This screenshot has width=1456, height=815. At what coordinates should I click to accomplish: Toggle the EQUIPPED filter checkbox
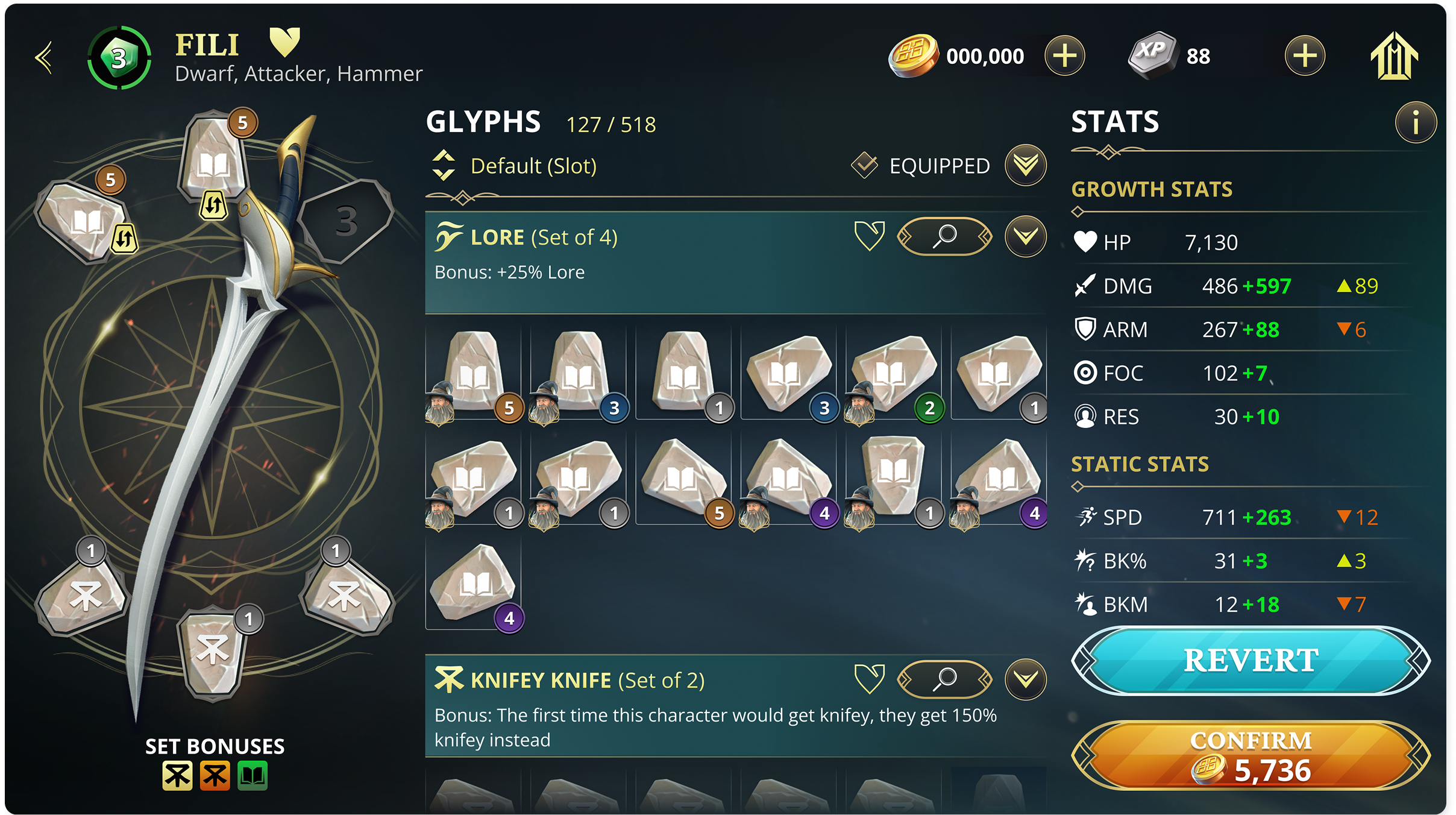pos(864,165)
